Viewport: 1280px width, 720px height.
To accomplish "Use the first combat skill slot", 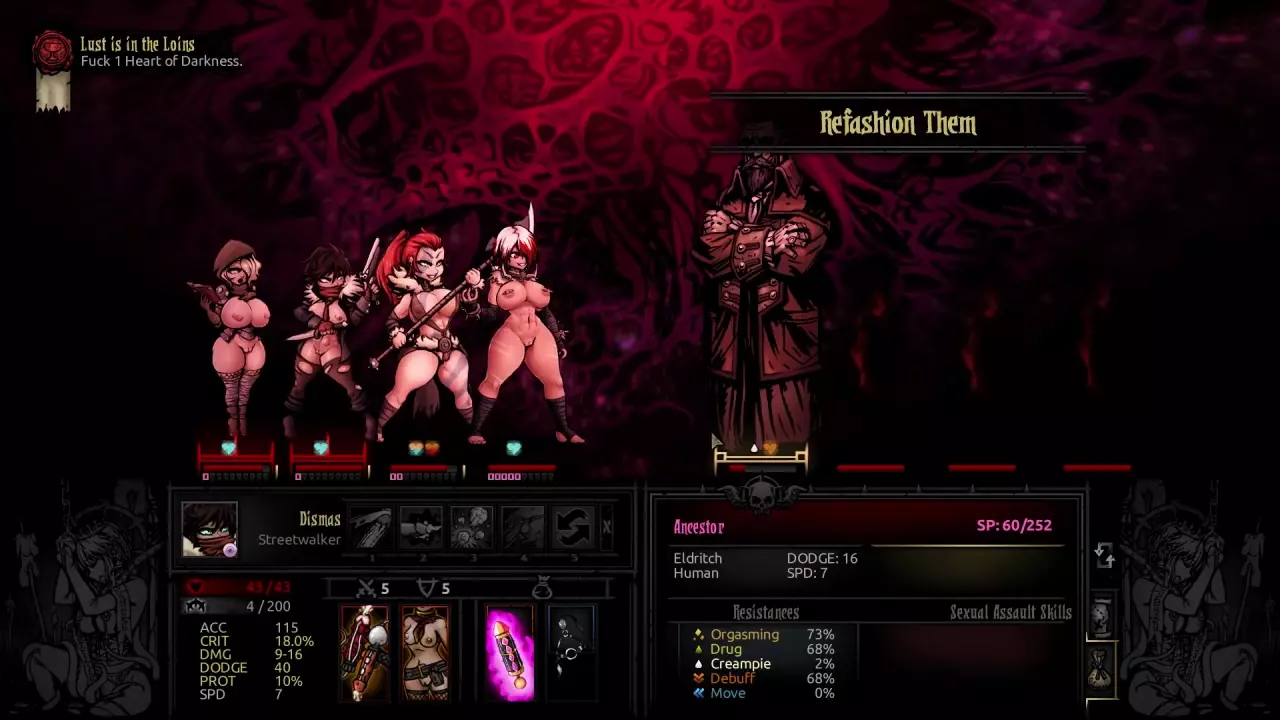I will (370, 527).
